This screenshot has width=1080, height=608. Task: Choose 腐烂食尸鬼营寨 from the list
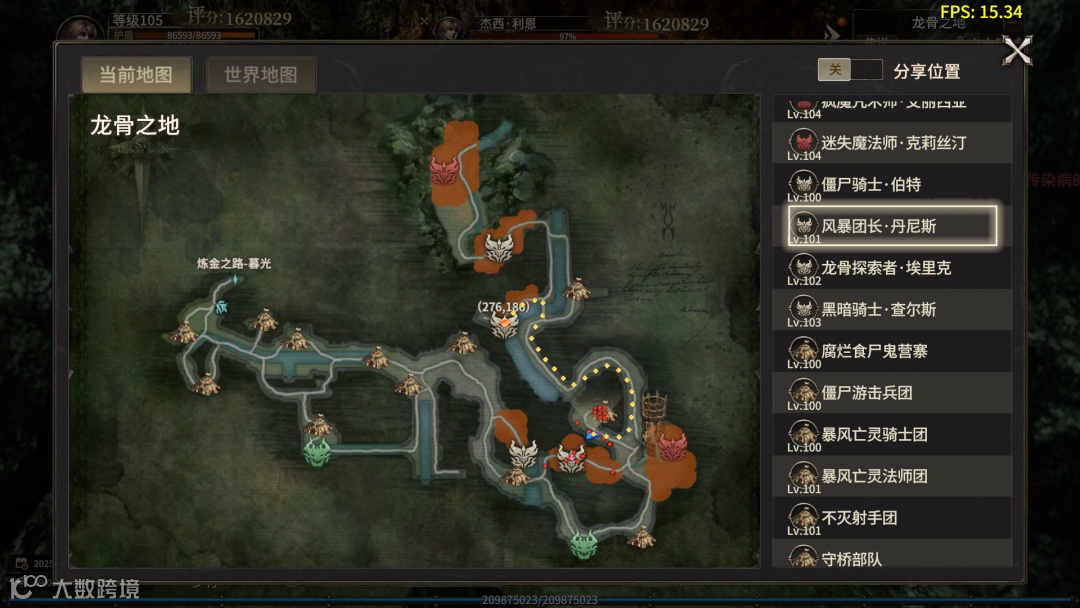[893, 352]
